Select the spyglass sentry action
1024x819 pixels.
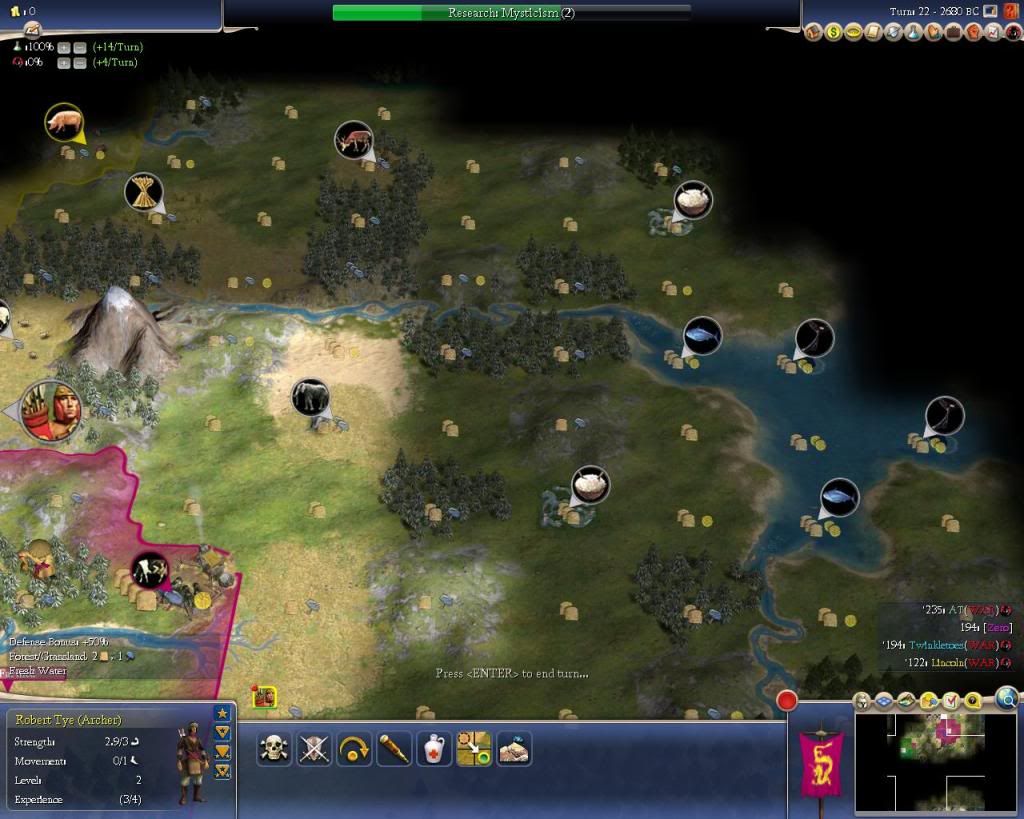(x=394, y=749)
